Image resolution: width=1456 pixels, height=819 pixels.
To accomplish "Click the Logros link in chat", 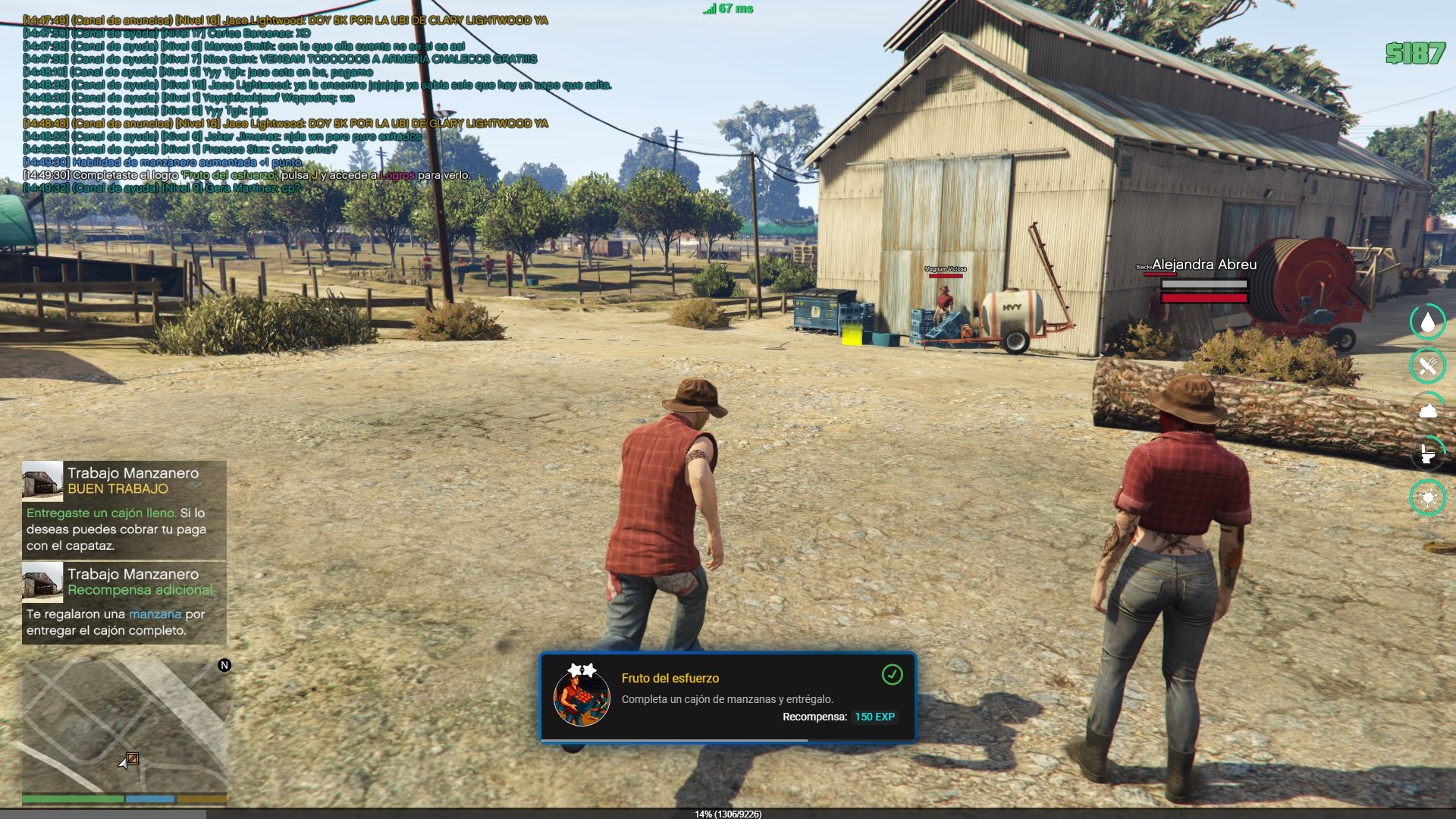I will [397, 175].
